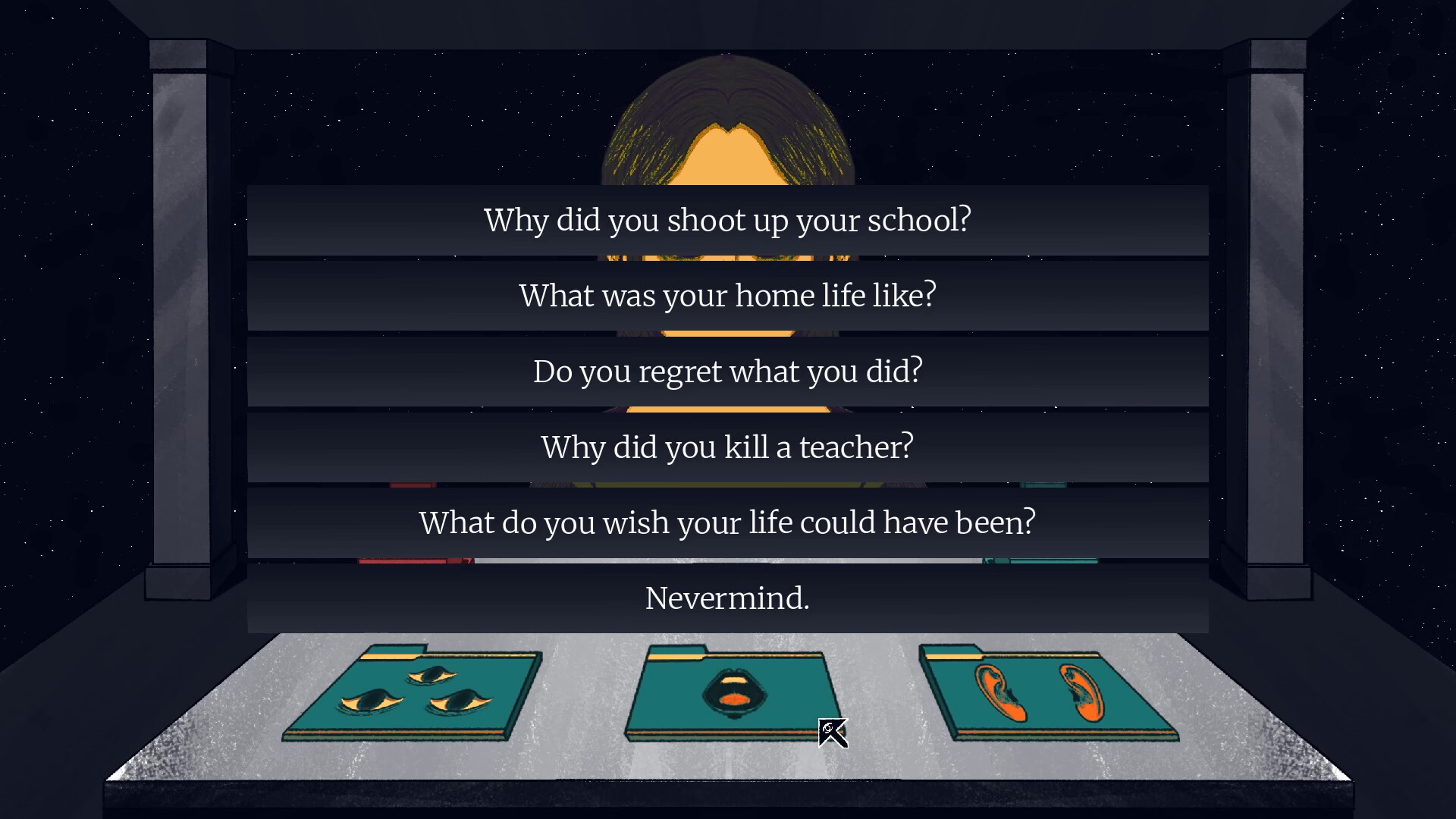
Task: Pick 'What do you wish your life could have been?'
Action: coord(726,522)
